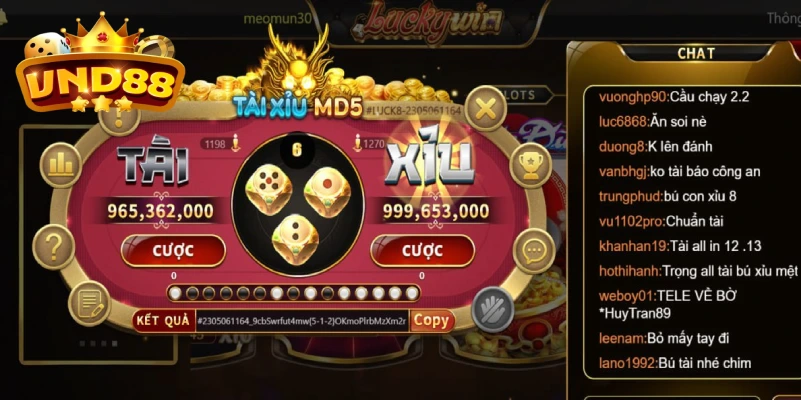Place a bet with Xỉu's CƯỢC button
The width and height of the screenshot is (801, 400).
coord(421,250)
